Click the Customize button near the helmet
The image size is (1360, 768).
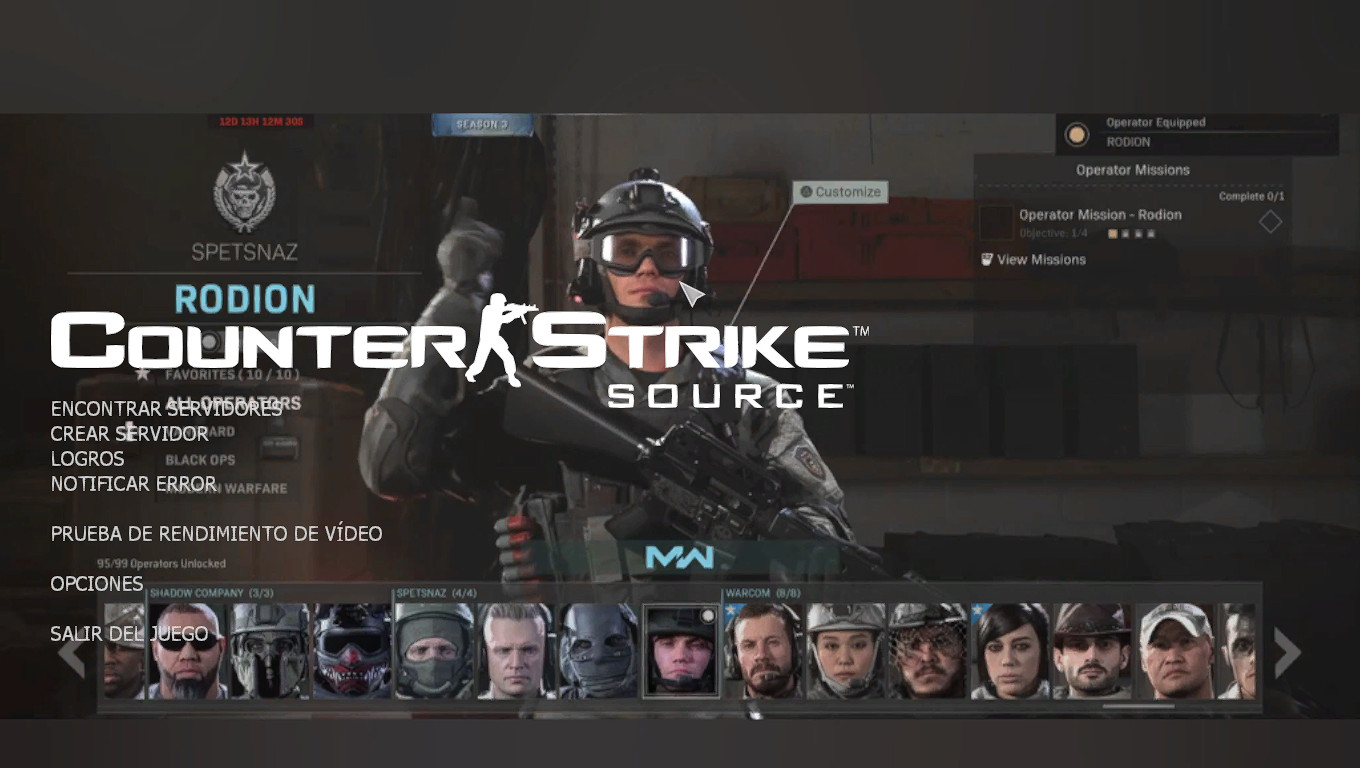840,191
